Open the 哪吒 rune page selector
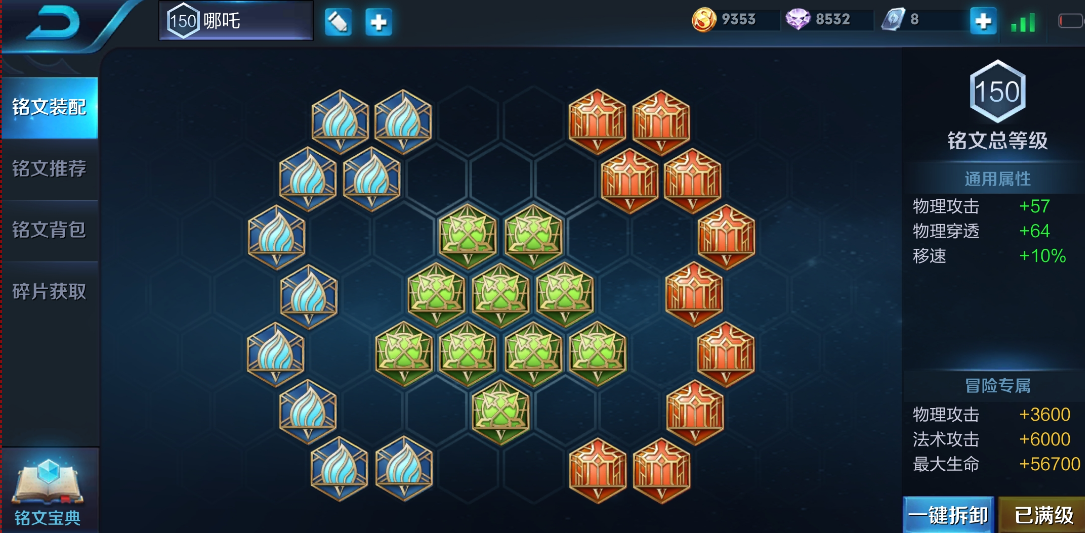The height and width of the screenshot is (533, 1085). pos(236,21)
